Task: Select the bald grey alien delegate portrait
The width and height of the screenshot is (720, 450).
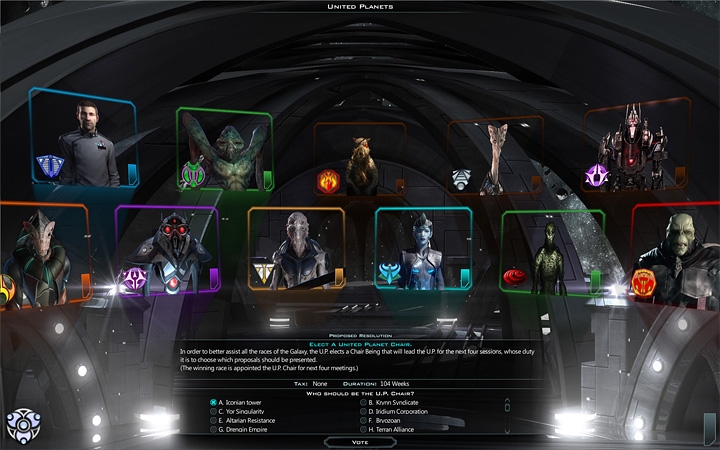Action: point(296,250)
